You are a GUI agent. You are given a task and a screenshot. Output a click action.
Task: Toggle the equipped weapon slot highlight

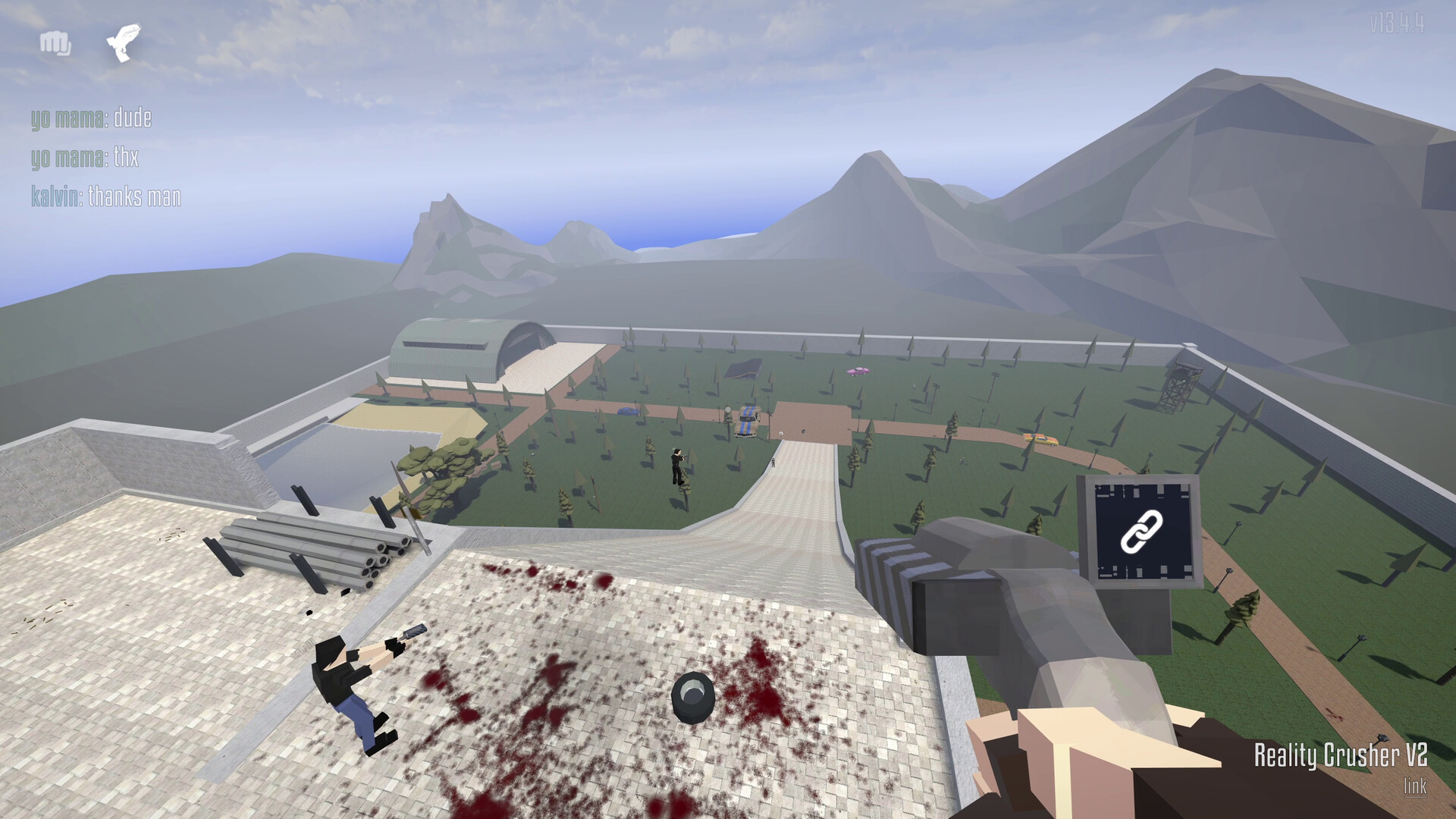(121, 43)
